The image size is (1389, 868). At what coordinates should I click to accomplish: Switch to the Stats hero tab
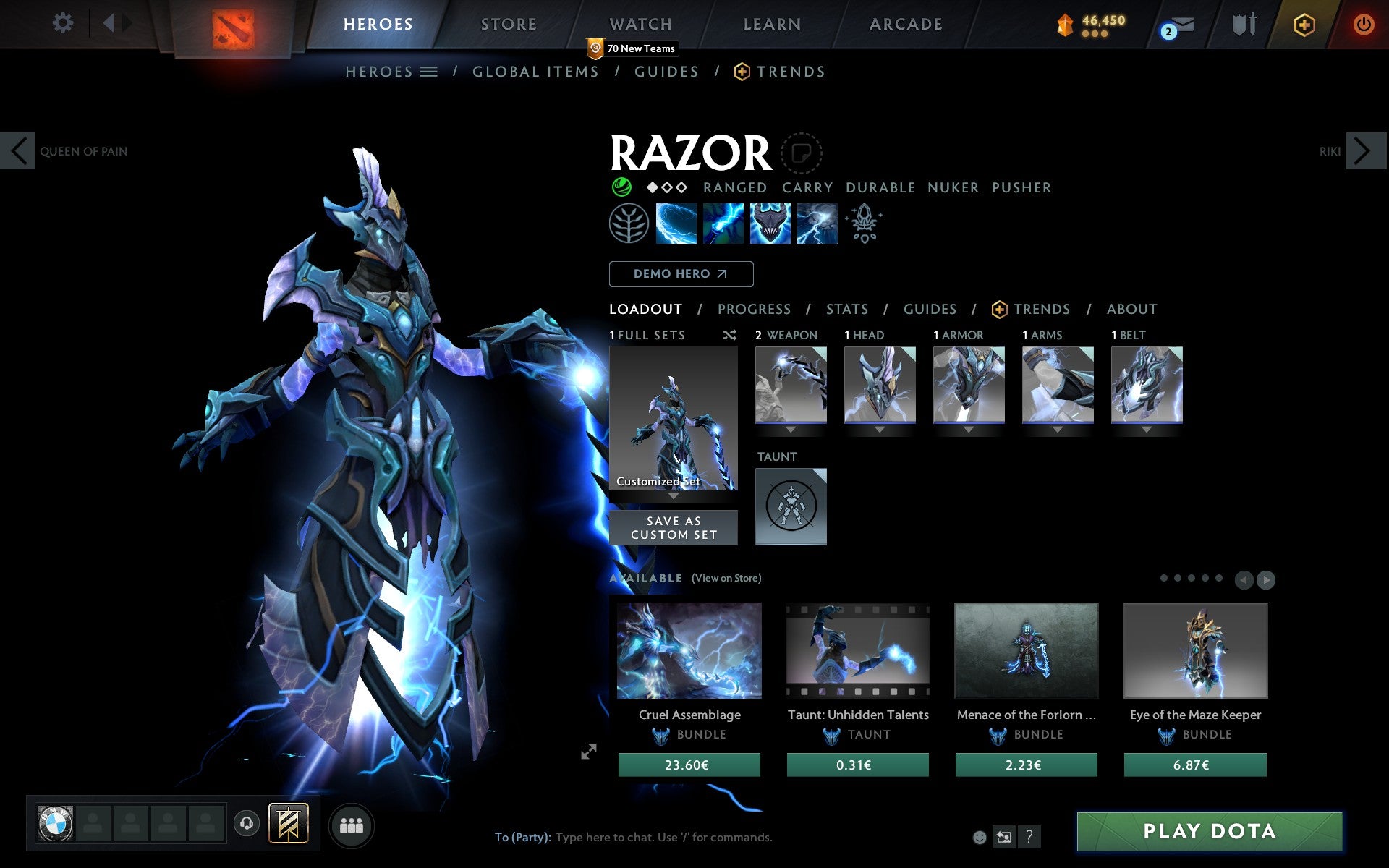846,310
